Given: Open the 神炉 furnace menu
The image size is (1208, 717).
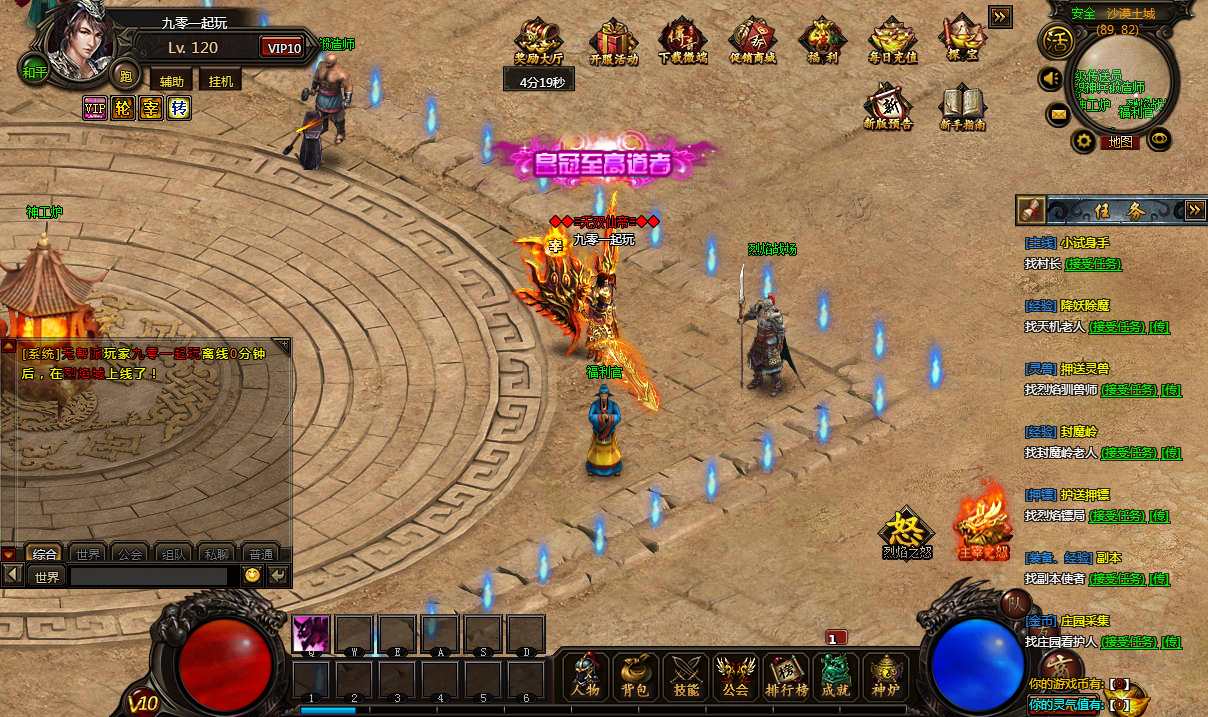Looking at the screenshot, I should pos(886,677).
